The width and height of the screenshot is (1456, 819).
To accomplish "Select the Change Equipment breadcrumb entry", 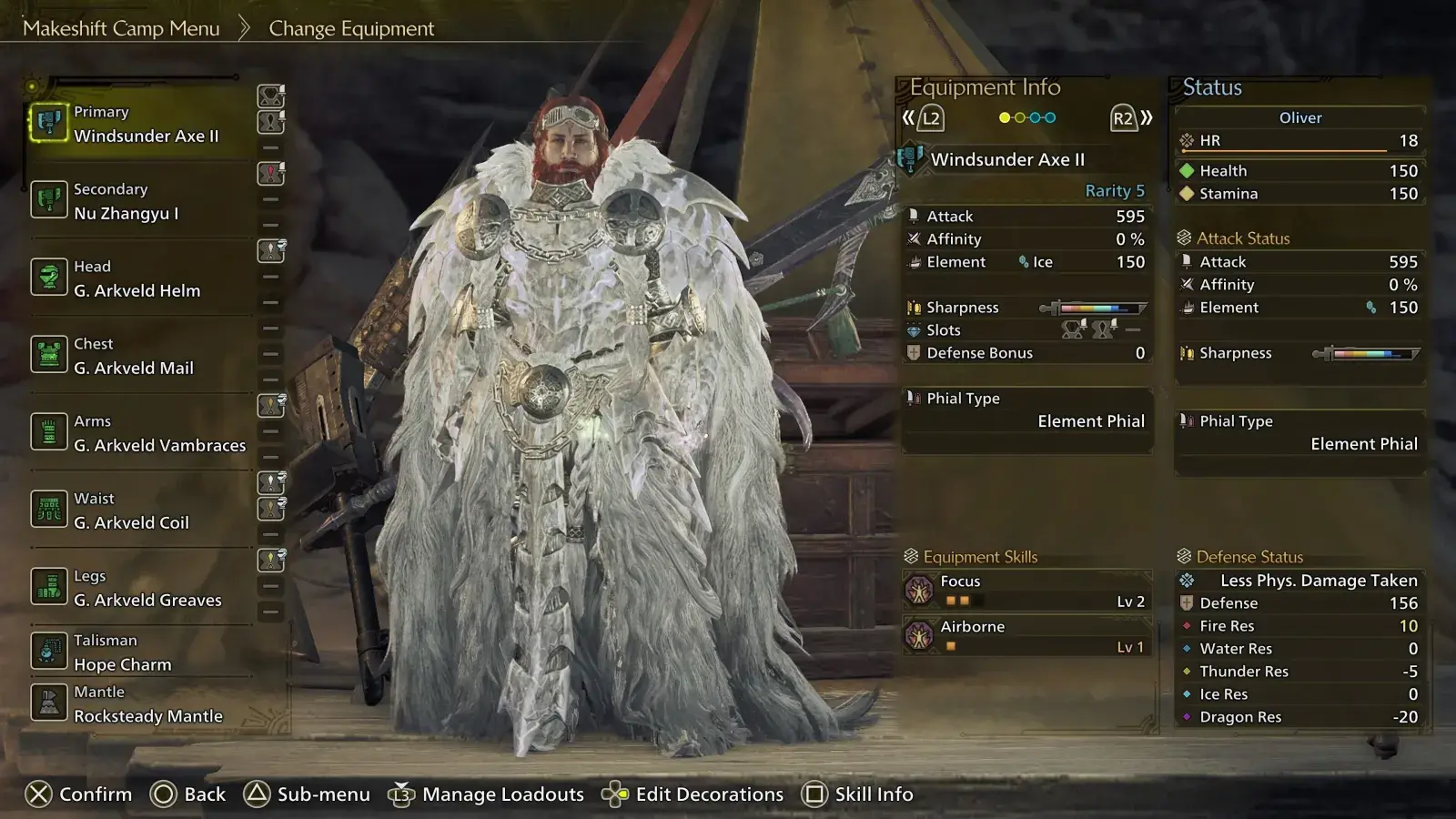I will [x=350, y=28].
